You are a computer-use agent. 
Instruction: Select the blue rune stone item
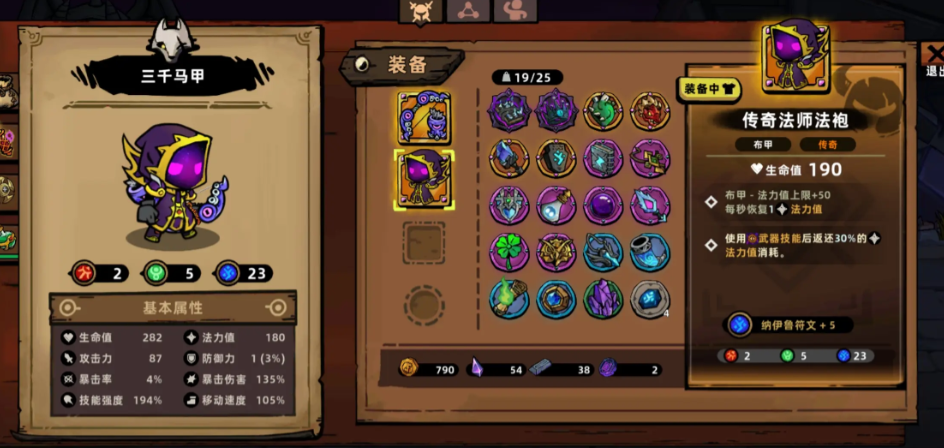[650, 299]
